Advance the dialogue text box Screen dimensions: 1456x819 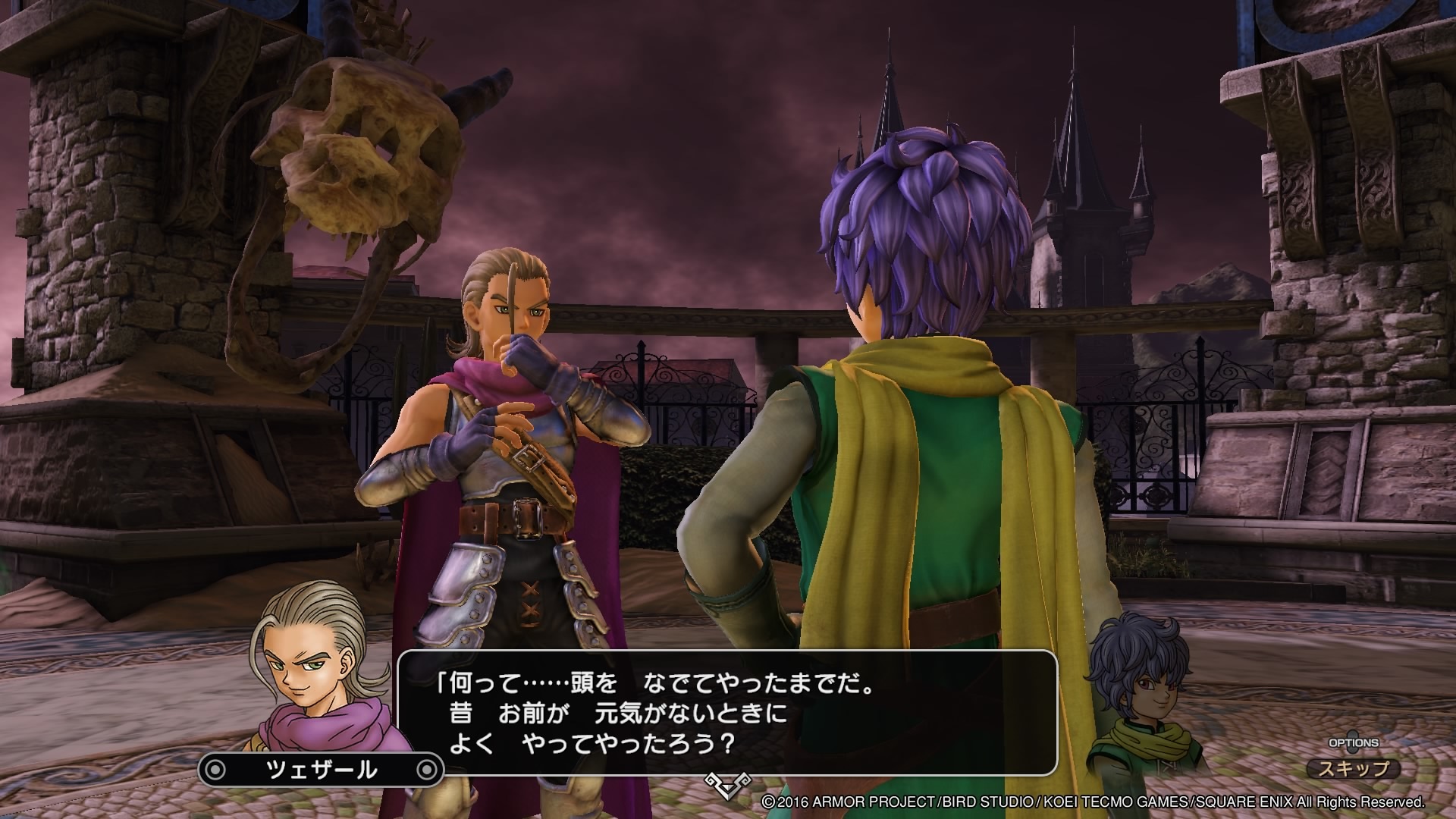[x=726, y=712]
